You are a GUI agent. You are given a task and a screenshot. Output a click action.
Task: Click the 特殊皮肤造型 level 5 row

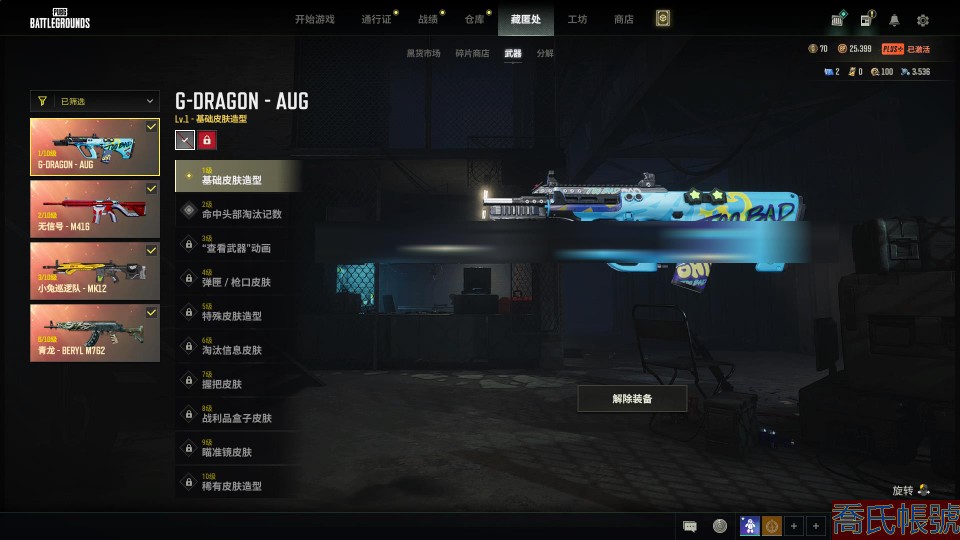[238, 312]
